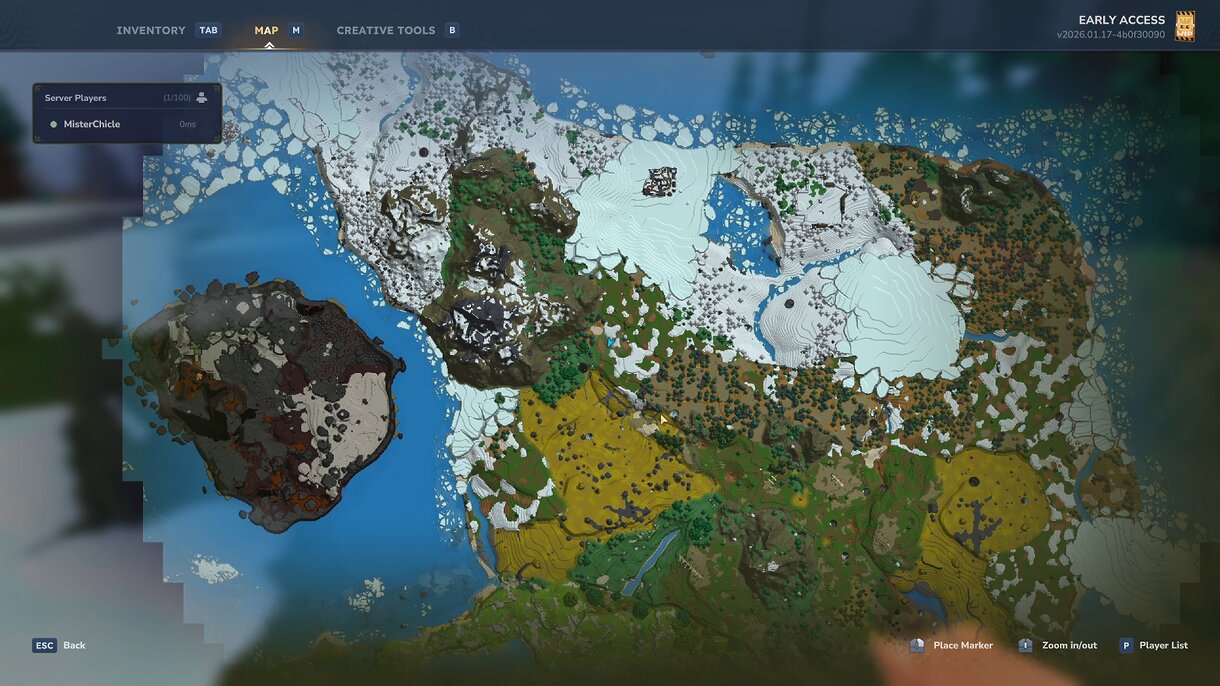Click the blue player arrow marker on the map
This screenshot has height=686, width=1220.
tap(610, 342)
